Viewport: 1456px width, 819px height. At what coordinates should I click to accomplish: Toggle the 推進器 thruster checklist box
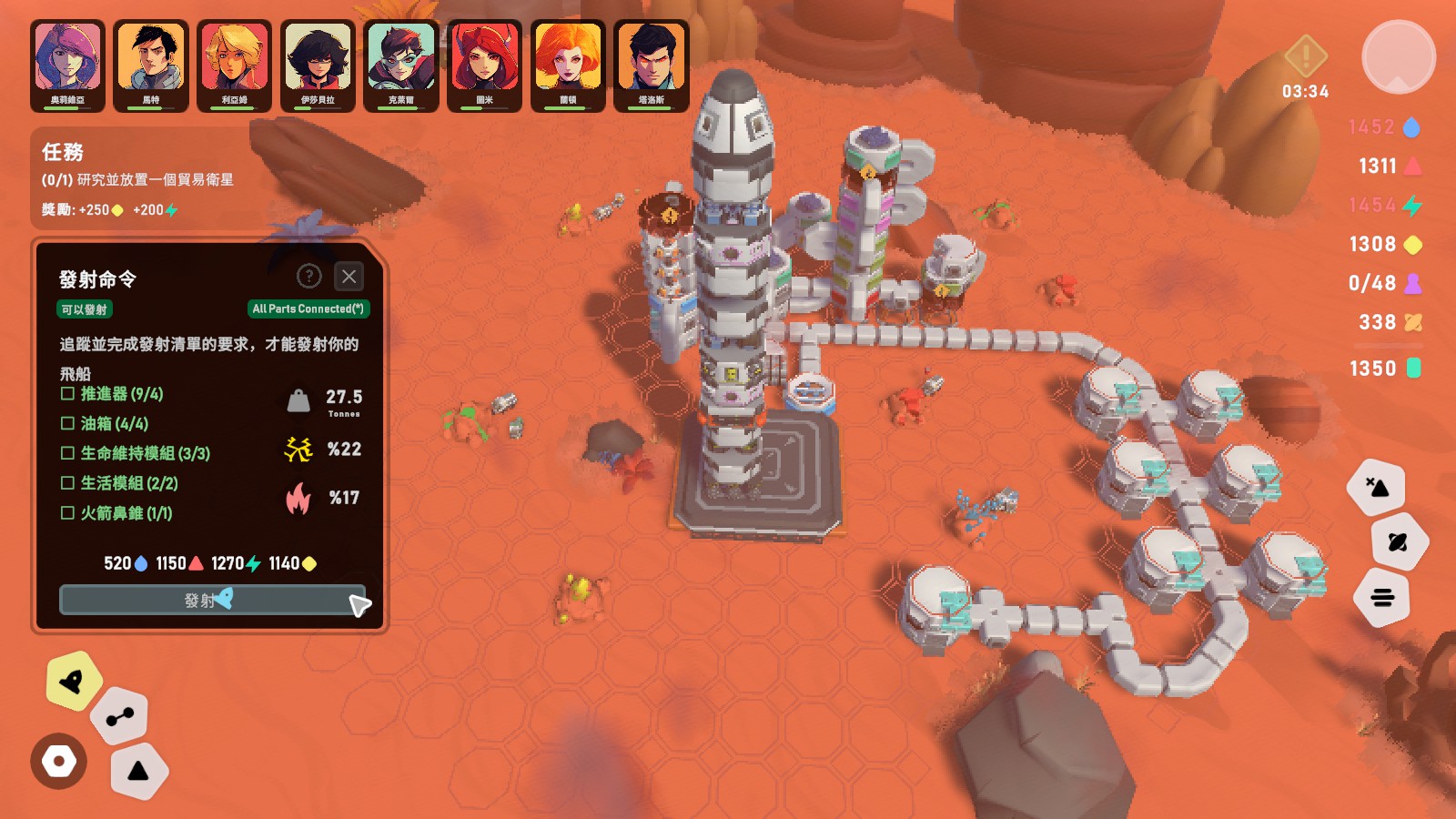point(67,394)
